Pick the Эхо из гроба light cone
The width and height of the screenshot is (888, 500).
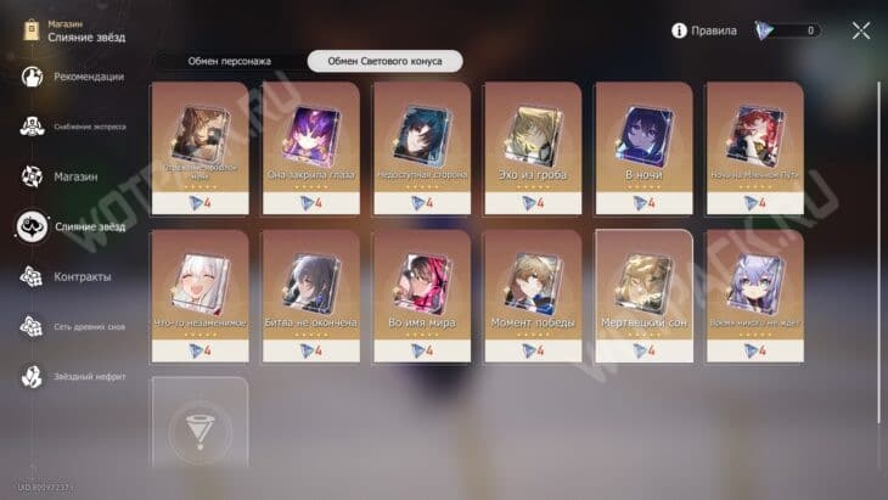(x=533, y=147)
